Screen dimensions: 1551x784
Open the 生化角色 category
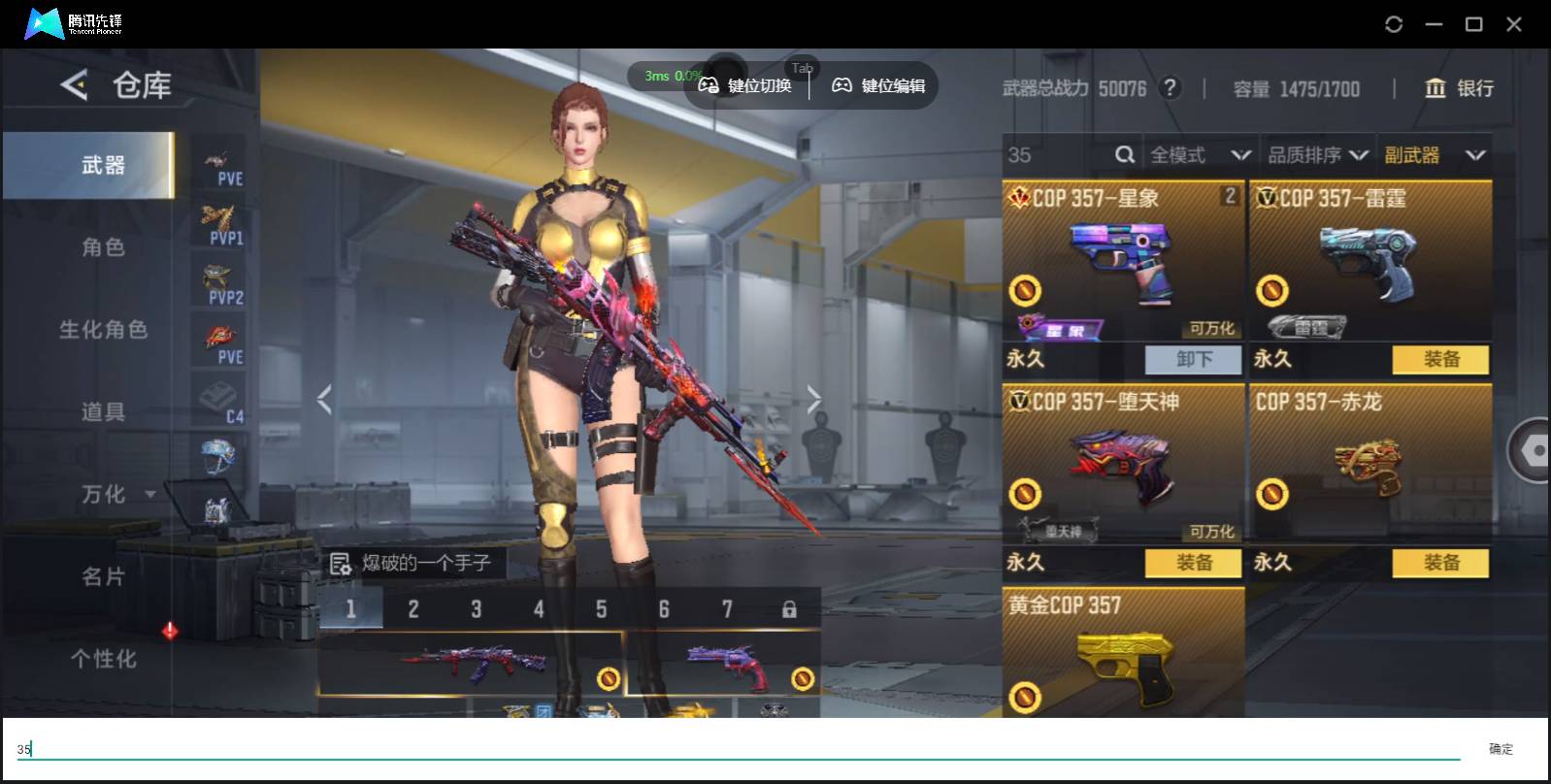pyautogui.click(x=103, y=330)
